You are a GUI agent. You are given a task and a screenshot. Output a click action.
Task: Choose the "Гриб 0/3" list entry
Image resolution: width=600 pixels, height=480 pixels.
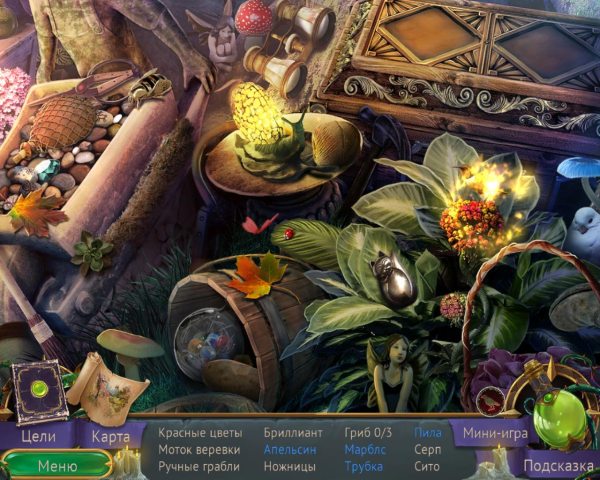point(368,433)
